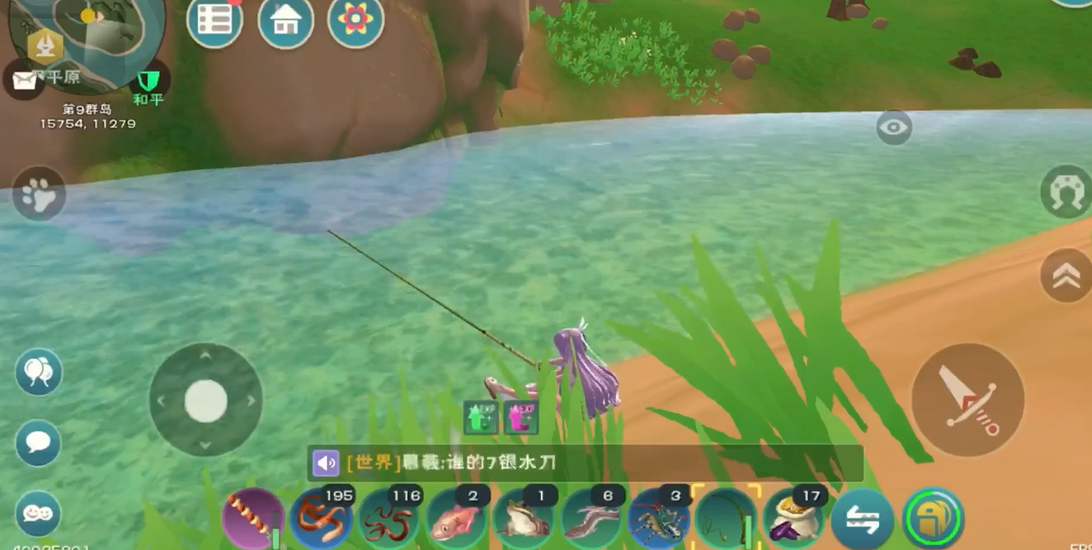This screenshot has height=550, width=1092.
Task: Tap the house home button
Action: pyautogui.click(x=285, y=21)
